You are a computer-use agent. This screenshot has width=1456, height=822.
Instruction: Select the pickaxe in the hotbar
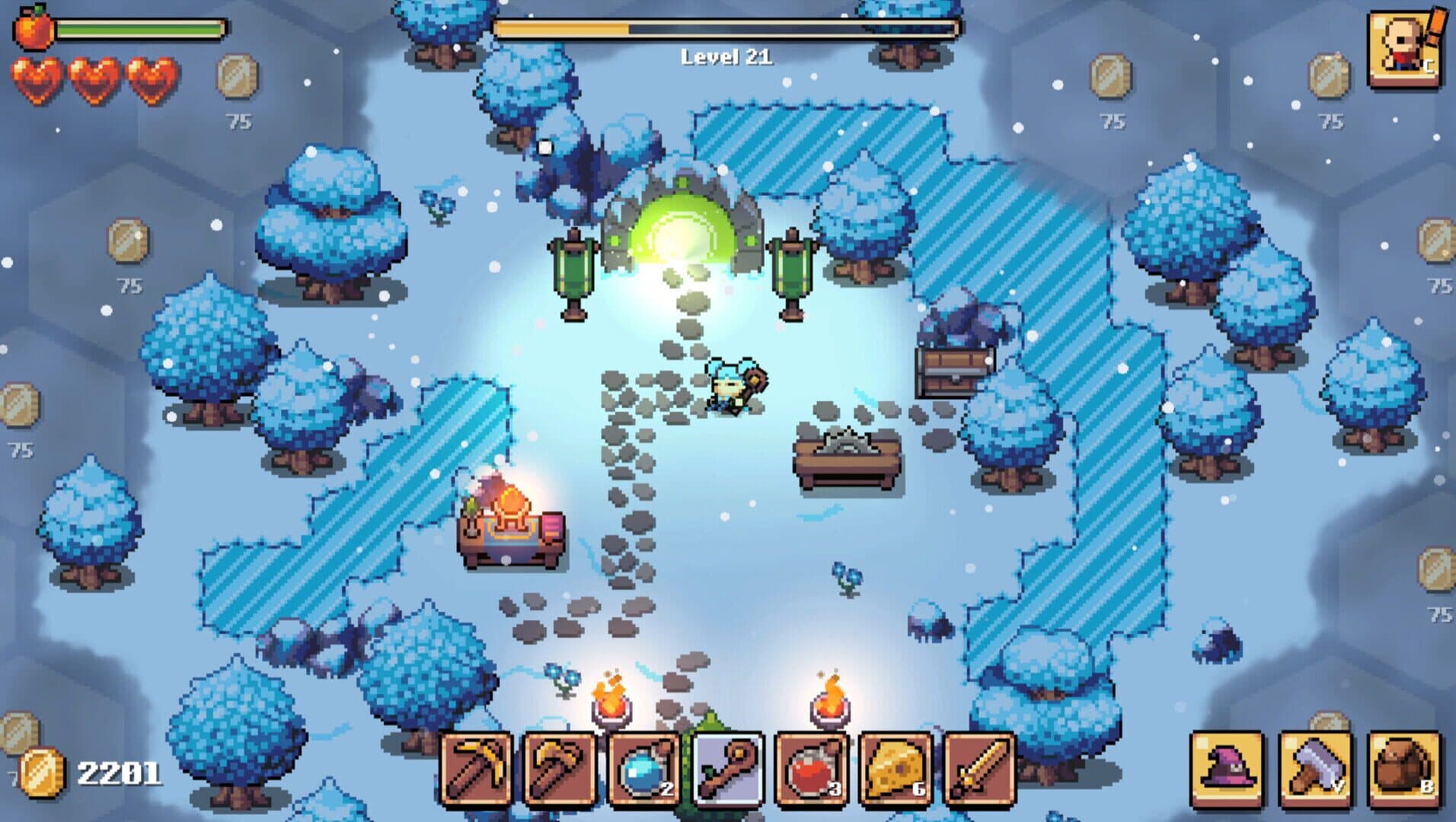point(476,769)
